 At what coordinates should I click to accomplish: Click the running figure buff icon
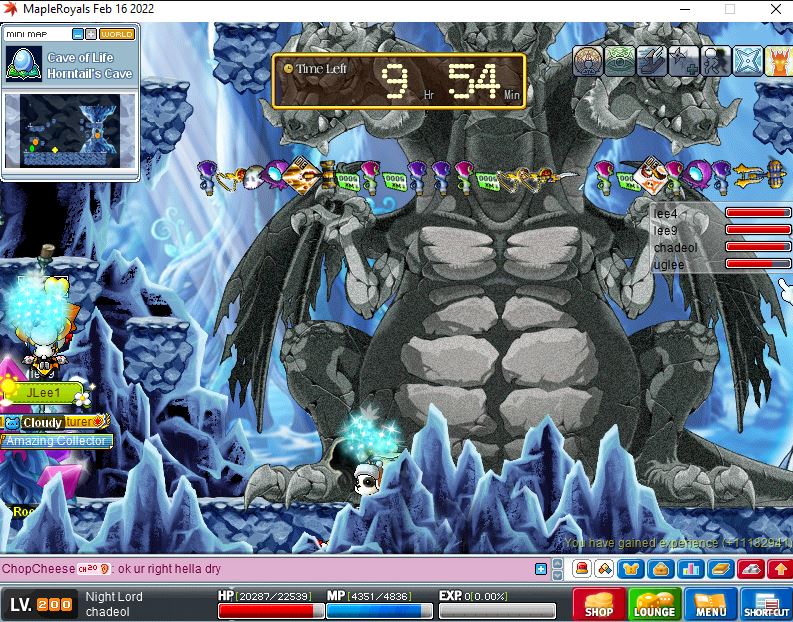click(714, 62)
